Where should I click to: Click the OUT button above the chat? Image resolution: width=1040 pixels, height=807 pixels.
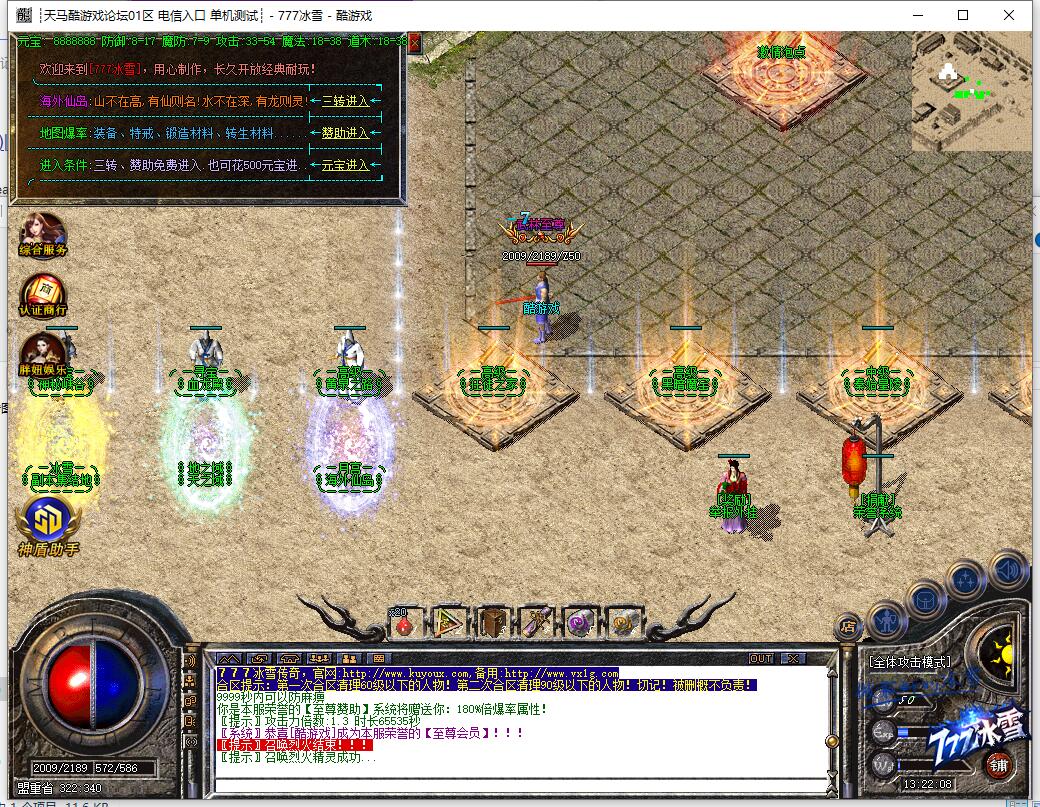point(762,658)
